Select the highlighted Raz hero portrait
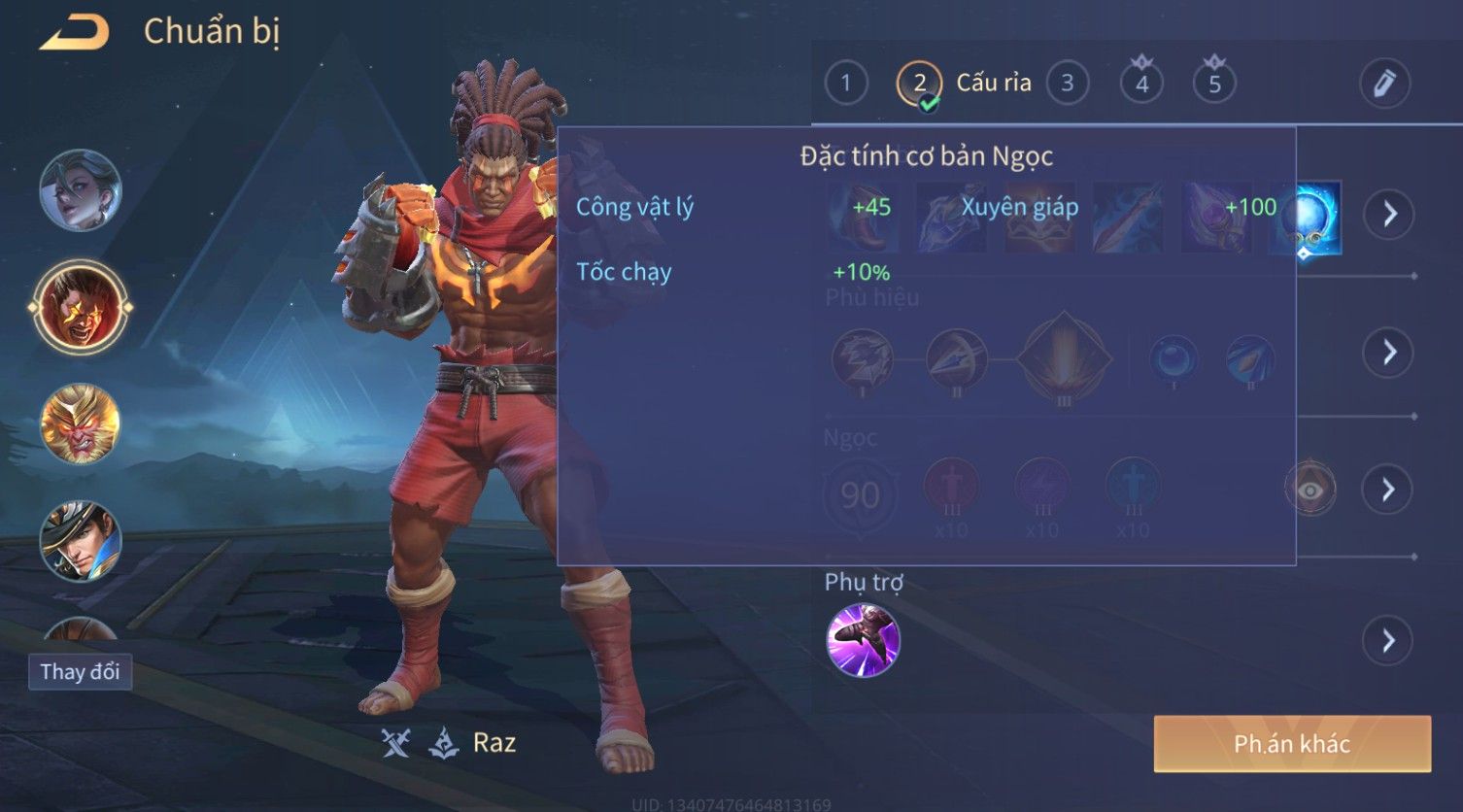 81,307
